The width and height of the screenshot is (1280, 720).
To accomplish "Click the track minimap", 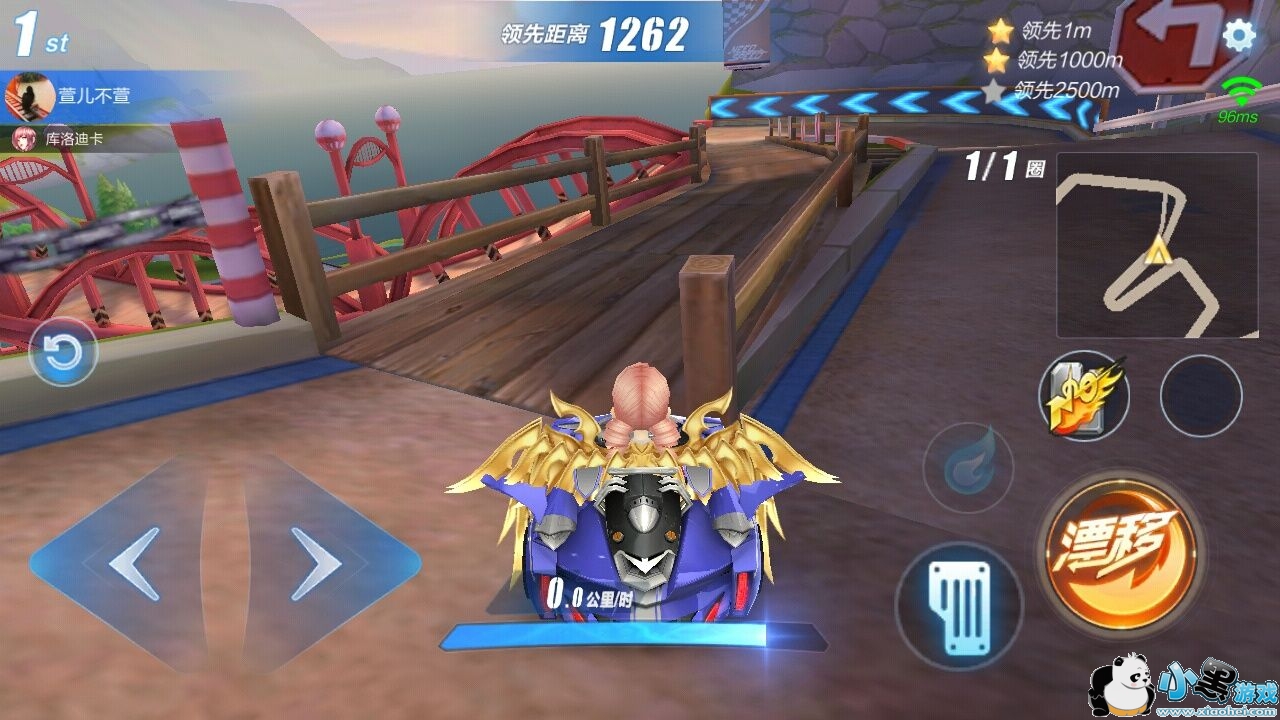I will tap(1157, 246).
